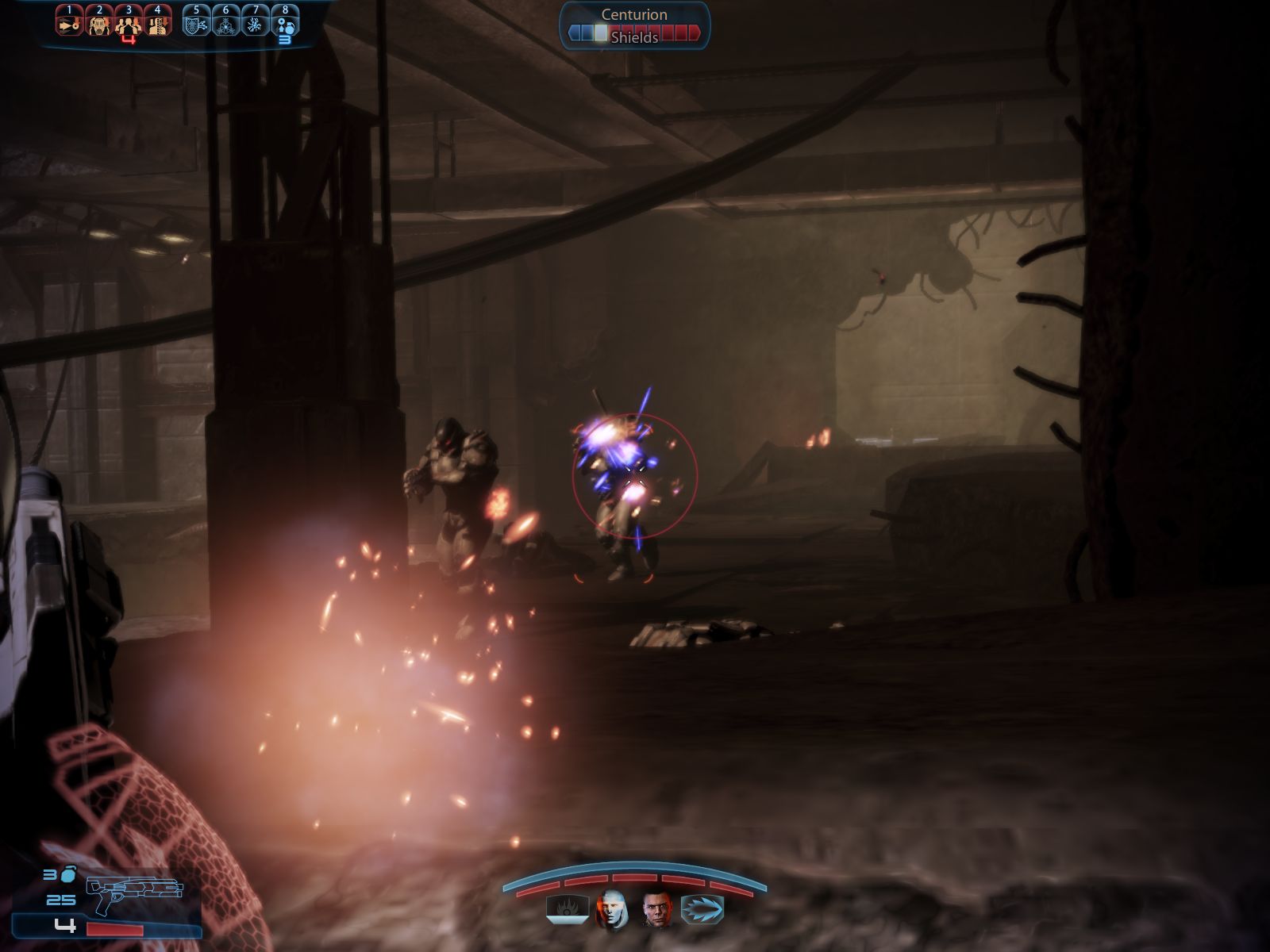Cast the ice burst power in slot 7
Screen dimensions: 1270x952
[x=256, y=22]
